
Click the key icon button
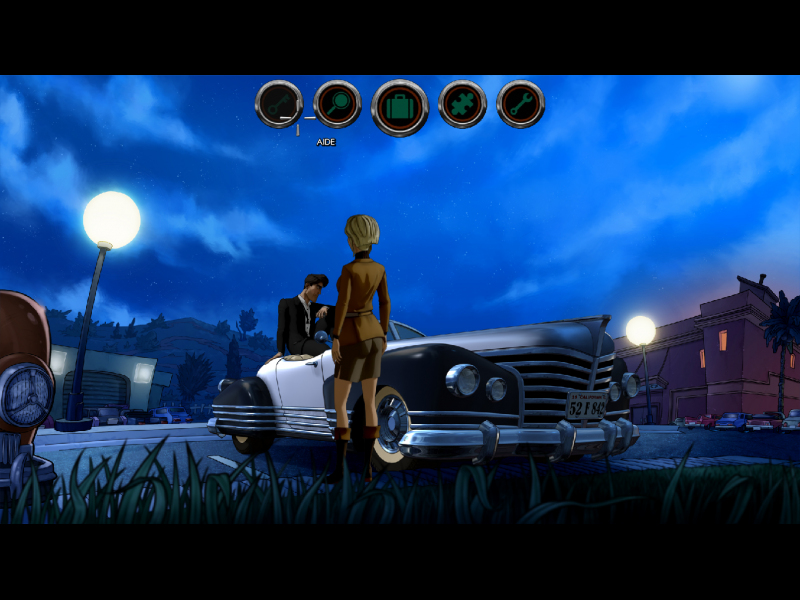279,104
